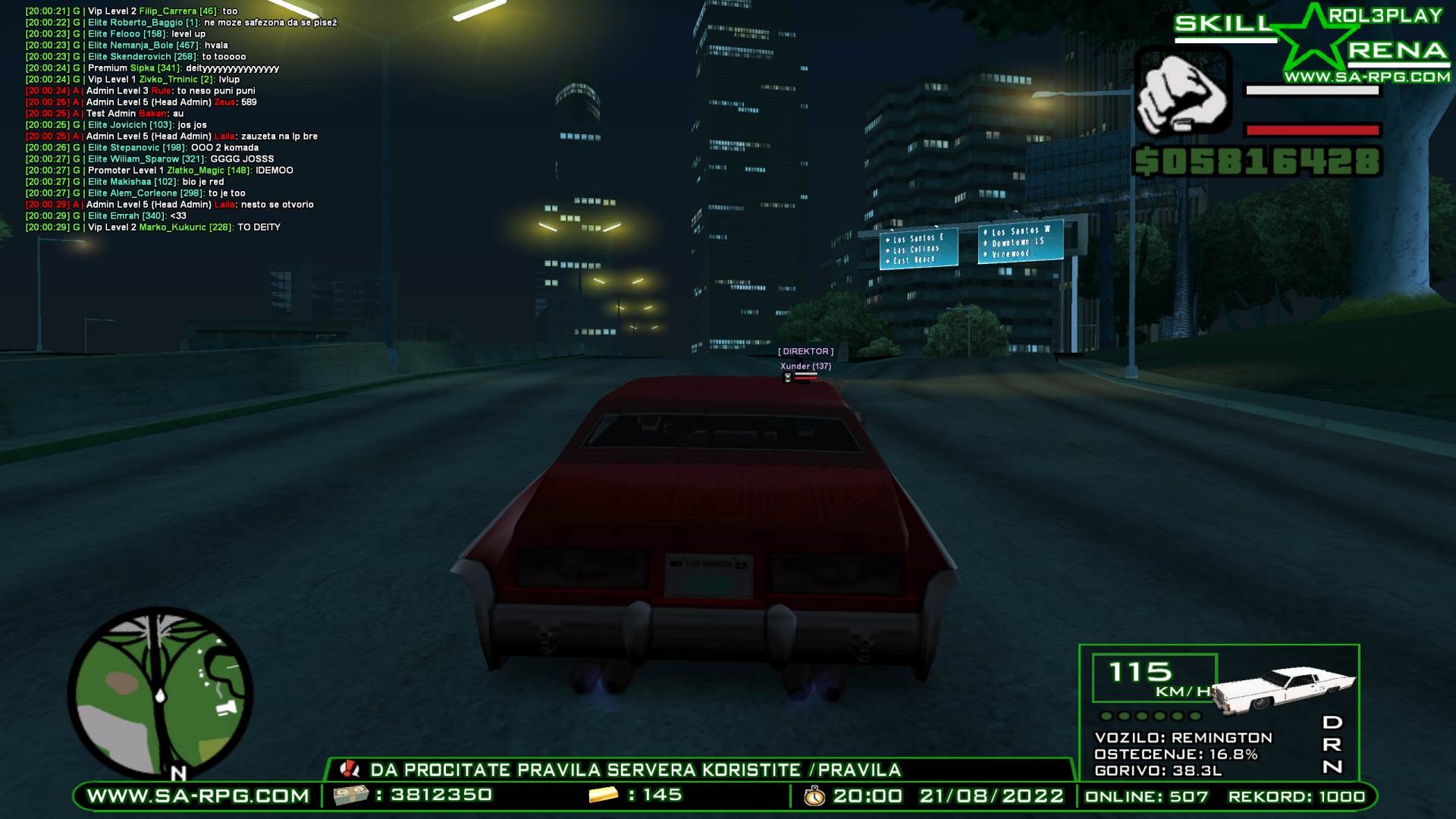Image resolution: width=1456 pixels, height=819 pixels.
Task: Click the megaphone icon on the PRAVILA banner
Action: 350,770
